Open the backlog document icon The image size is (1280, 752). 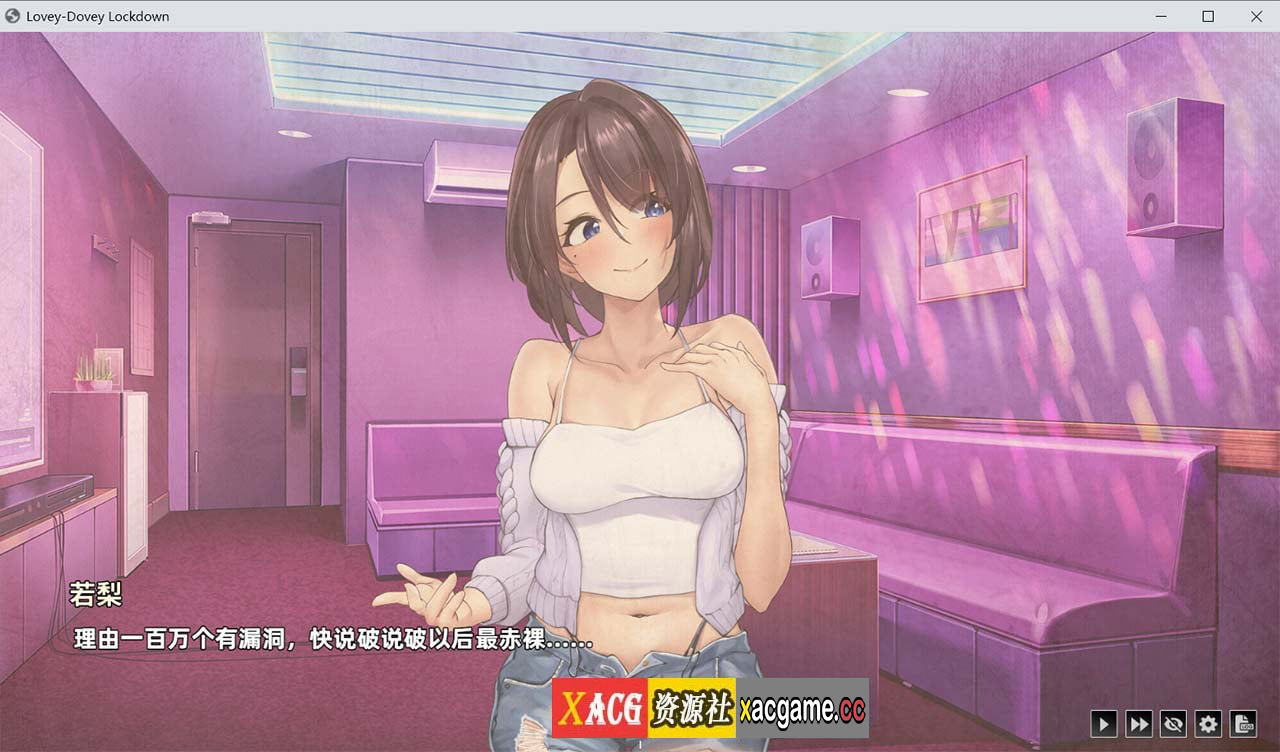click(1243, 723)
